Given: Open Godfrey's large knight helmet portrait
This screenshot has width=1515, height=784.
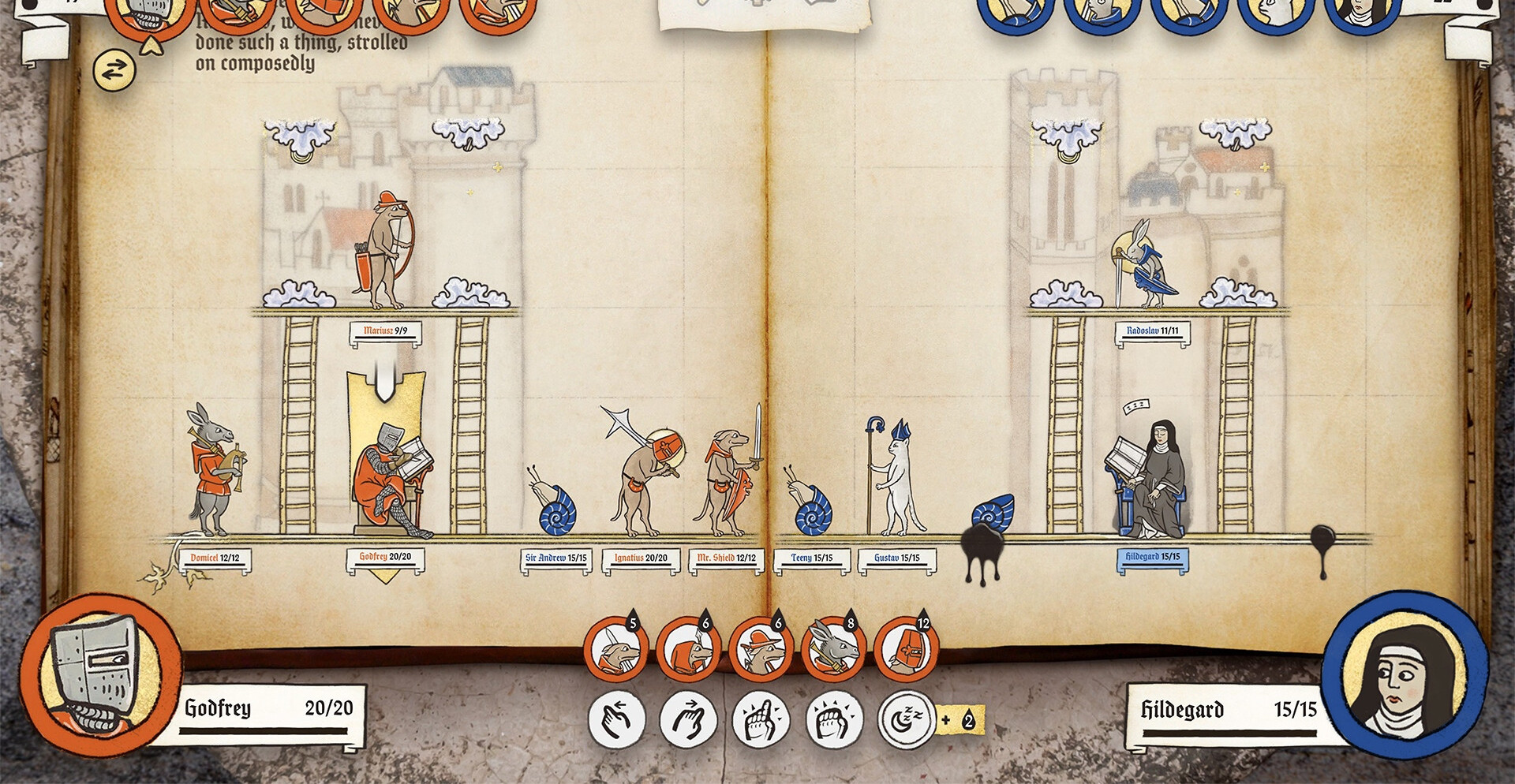Looking at the screenshot, I should point(101,674).
